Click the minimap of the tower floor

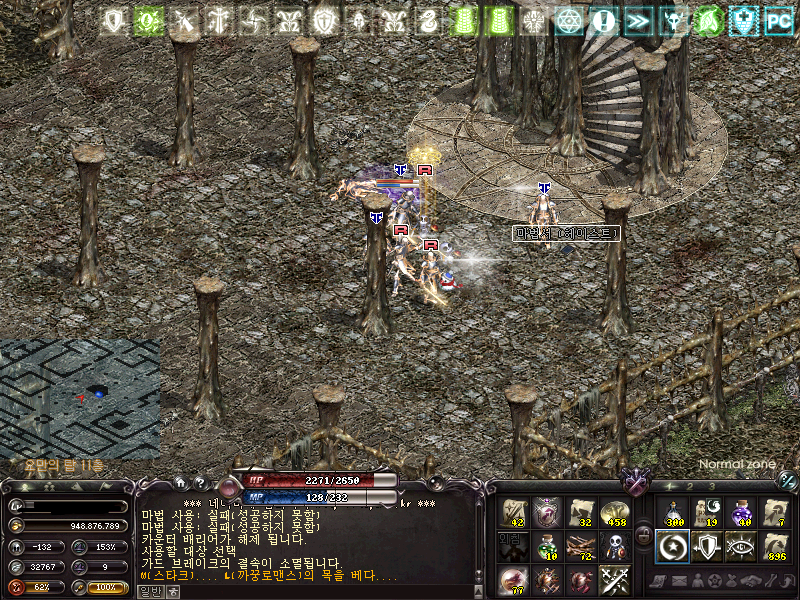[80, 398]
